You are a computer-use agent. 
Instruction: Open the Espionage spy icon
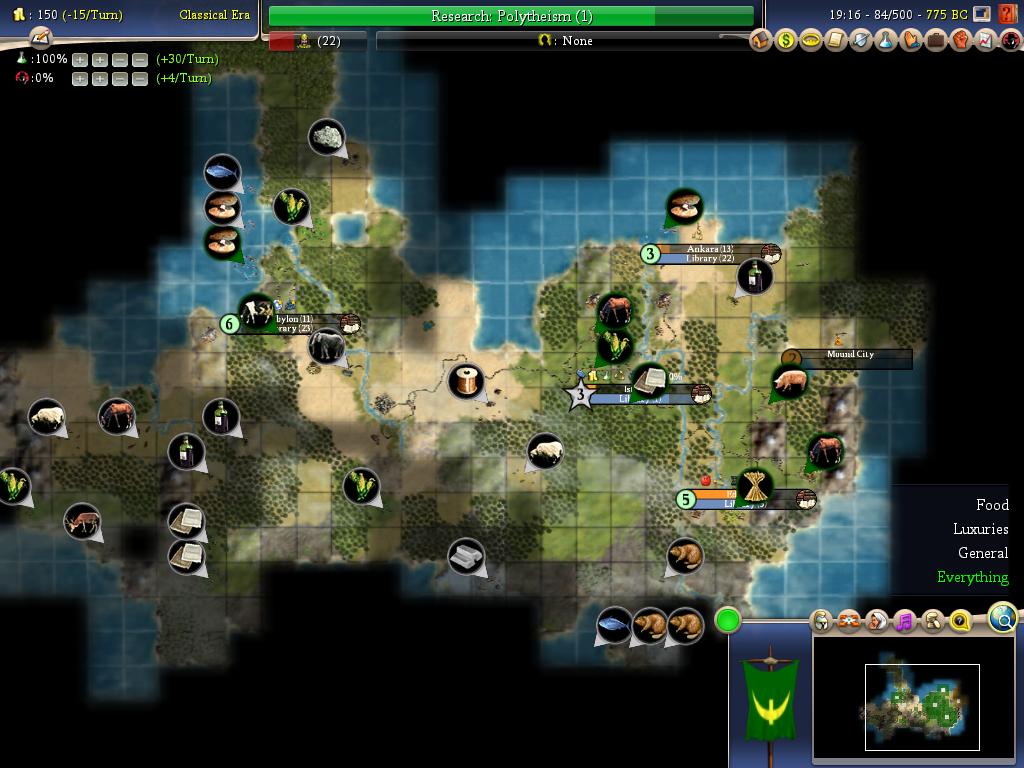pyautogui.click(x=1010, y=41)
